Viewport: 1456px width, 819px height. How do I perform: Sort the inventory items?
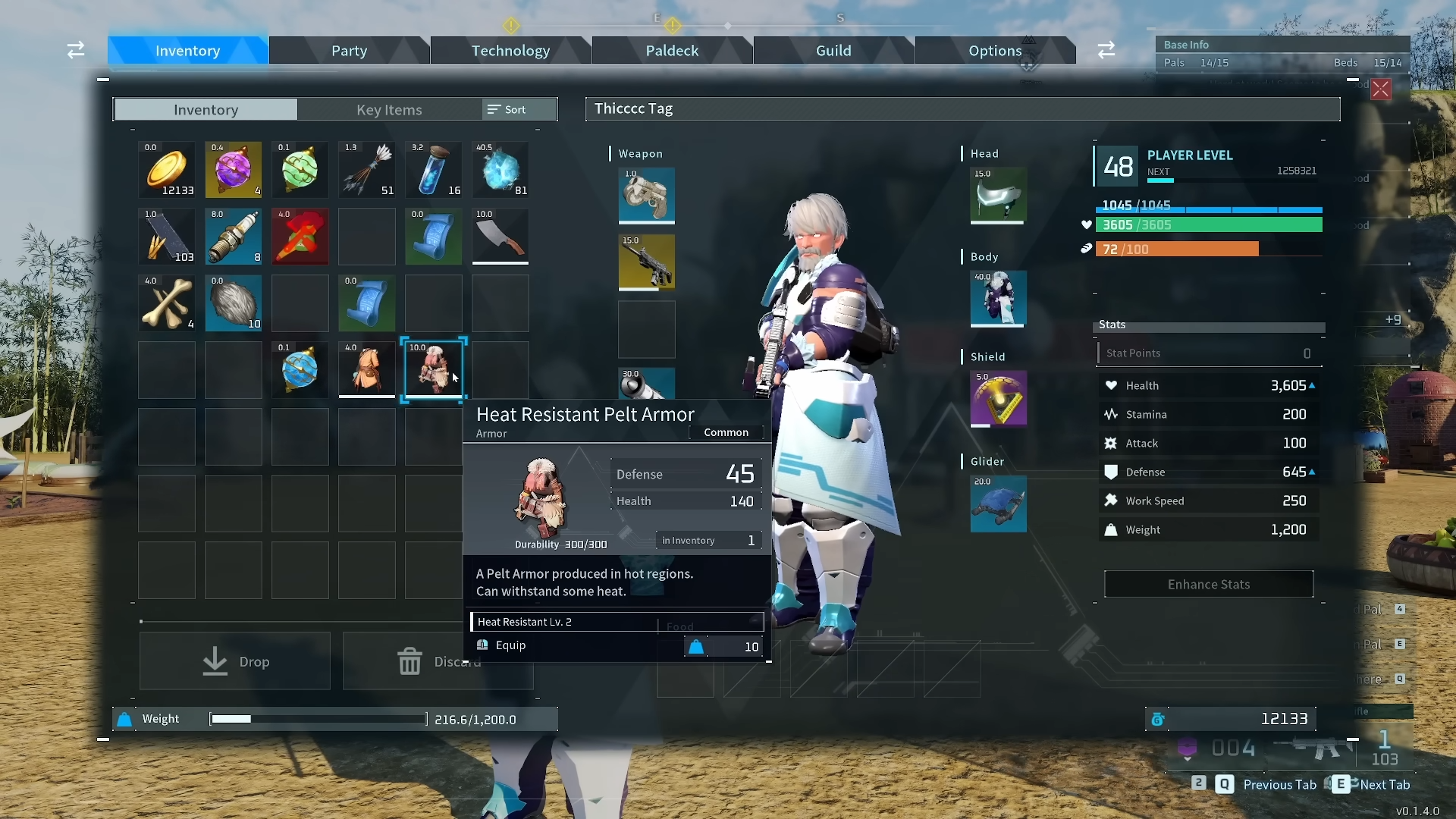point(507,110)
